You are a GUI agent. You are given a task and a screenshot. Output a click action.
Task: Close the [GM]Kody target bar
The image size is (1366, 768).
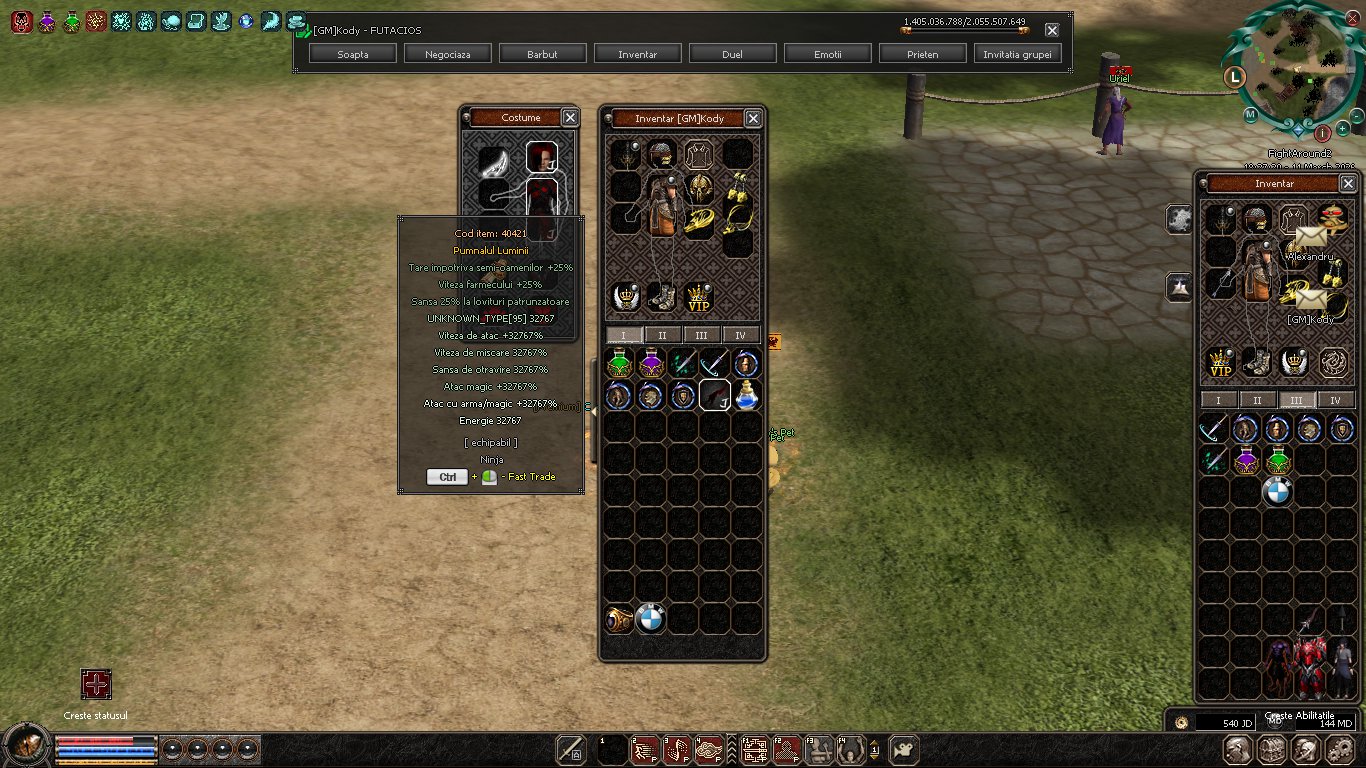click(1052, 30)
